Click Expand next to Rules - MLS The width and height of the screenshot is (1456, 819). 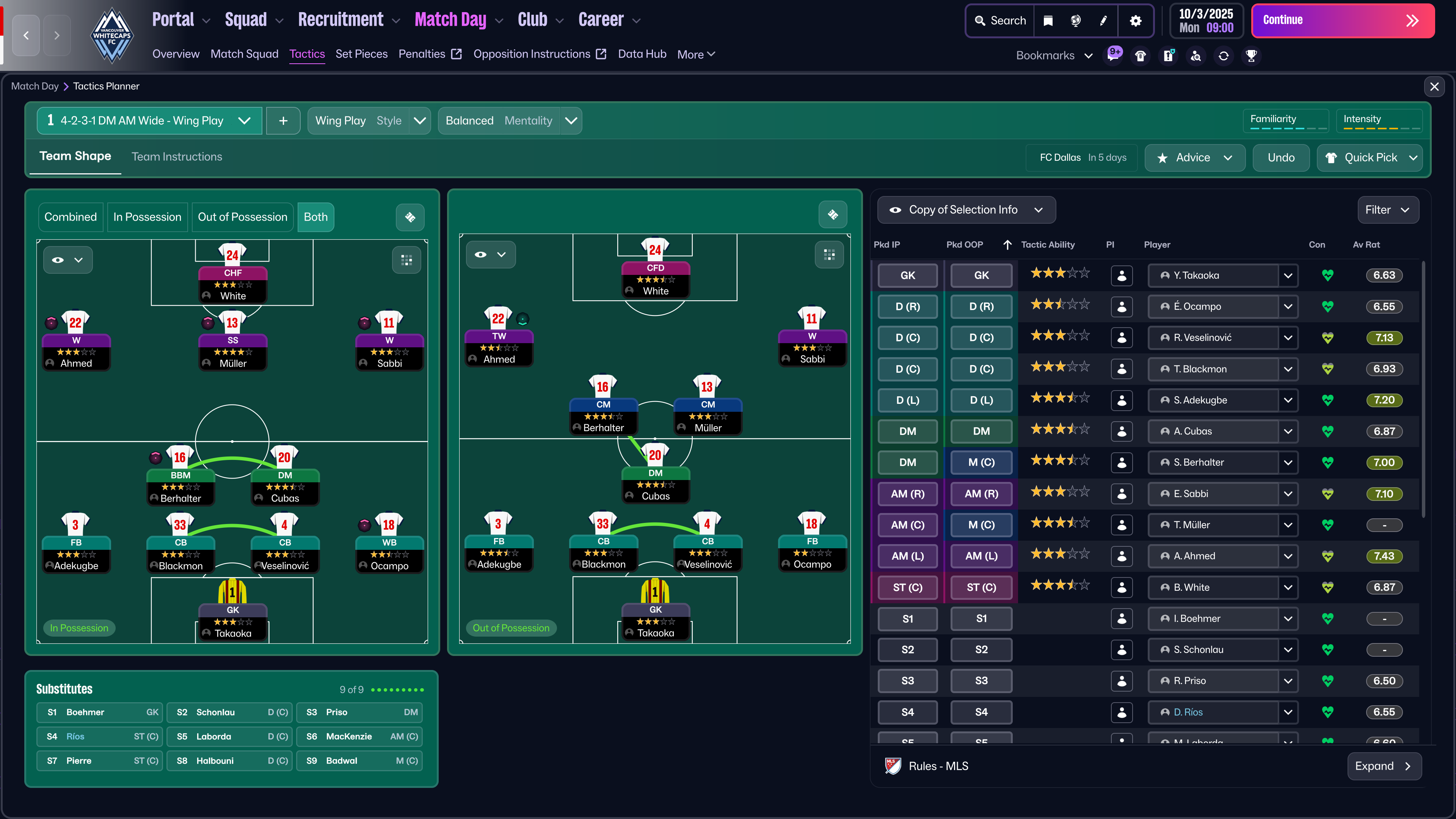1384,766
